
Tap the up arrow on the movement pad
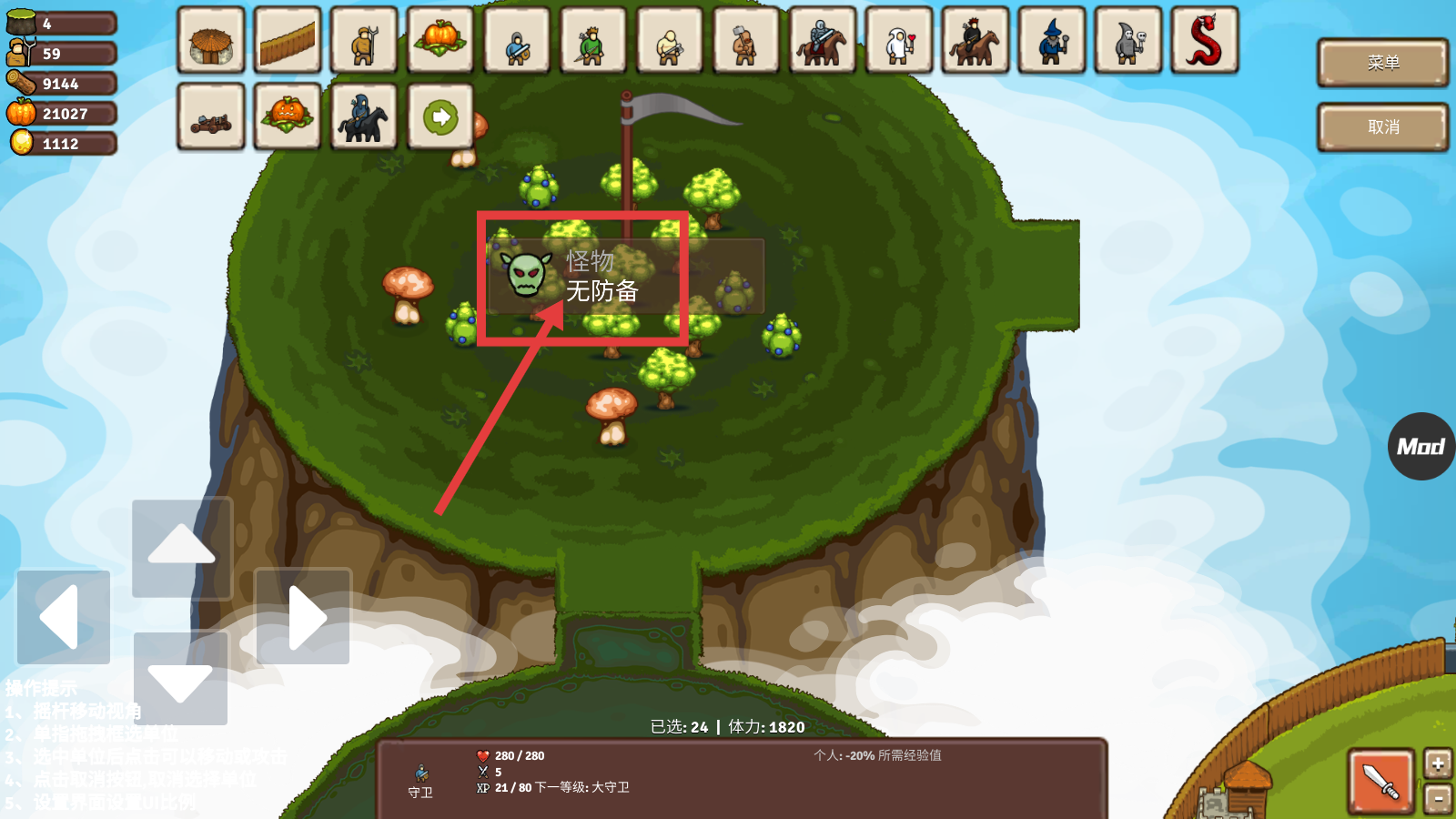tap(182, 546)
